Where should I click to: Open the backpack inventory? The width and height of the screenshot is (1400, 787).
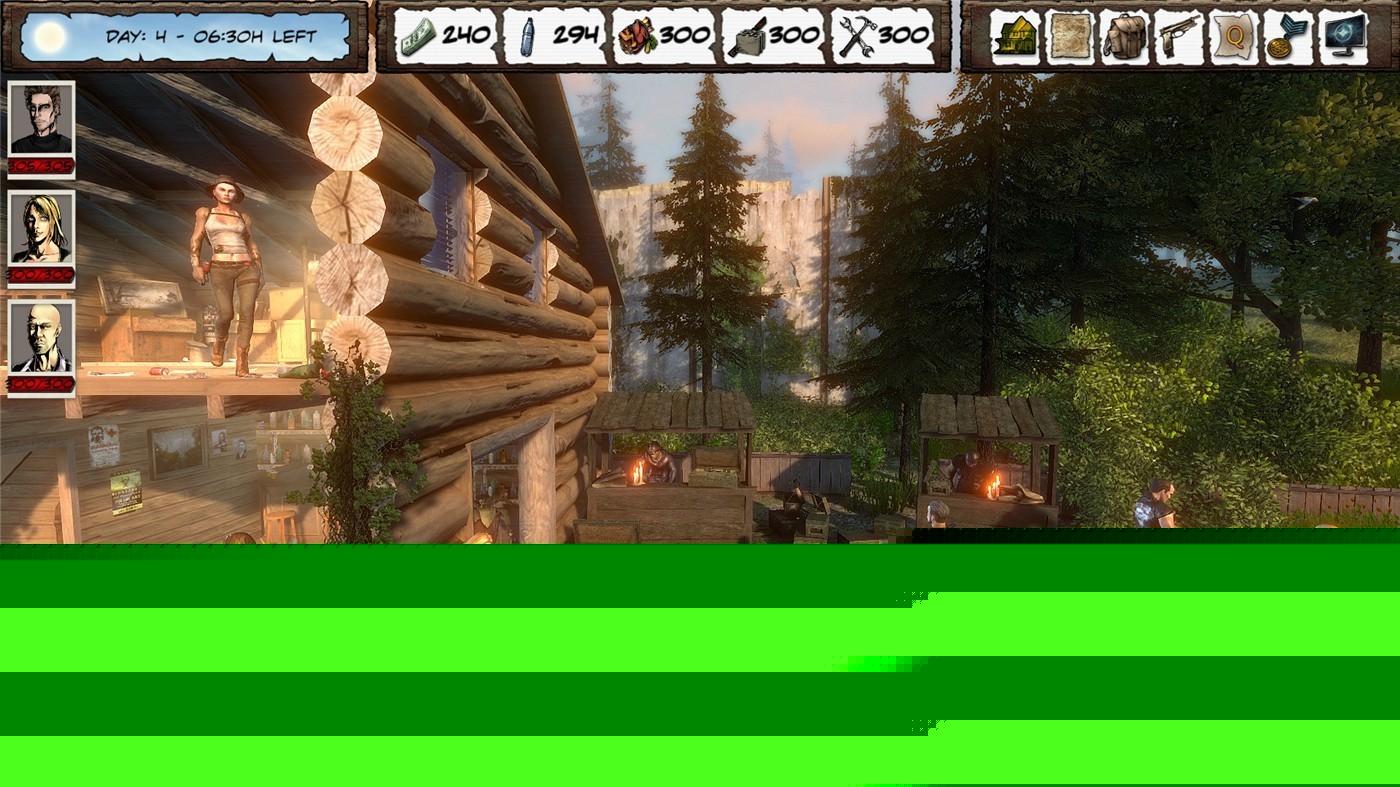tap(1125, 38)
